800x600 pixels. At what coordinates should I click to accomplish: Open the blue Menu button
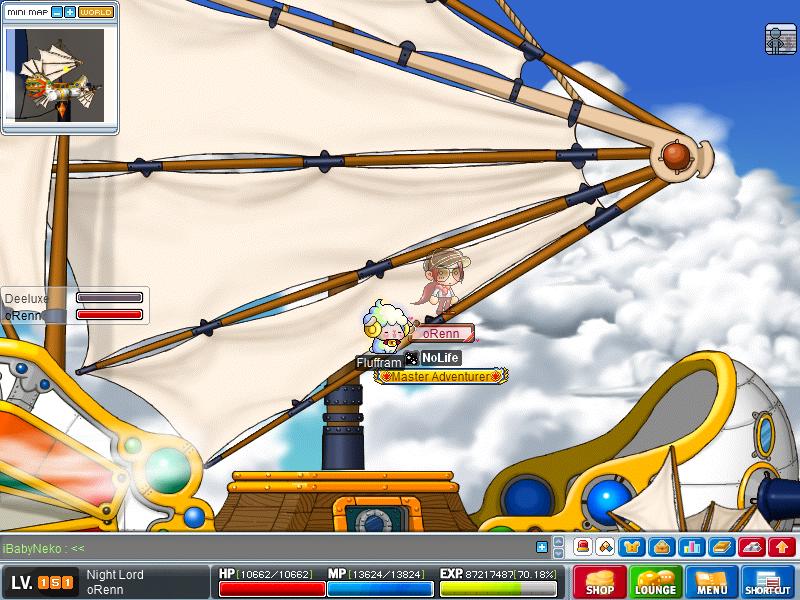tap(712, 582)
